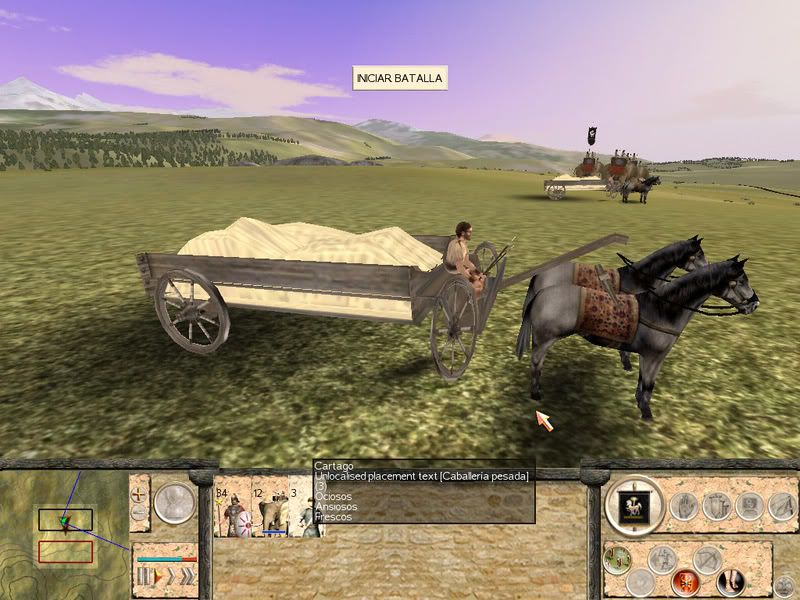Click the green soldiers group button

618,559
